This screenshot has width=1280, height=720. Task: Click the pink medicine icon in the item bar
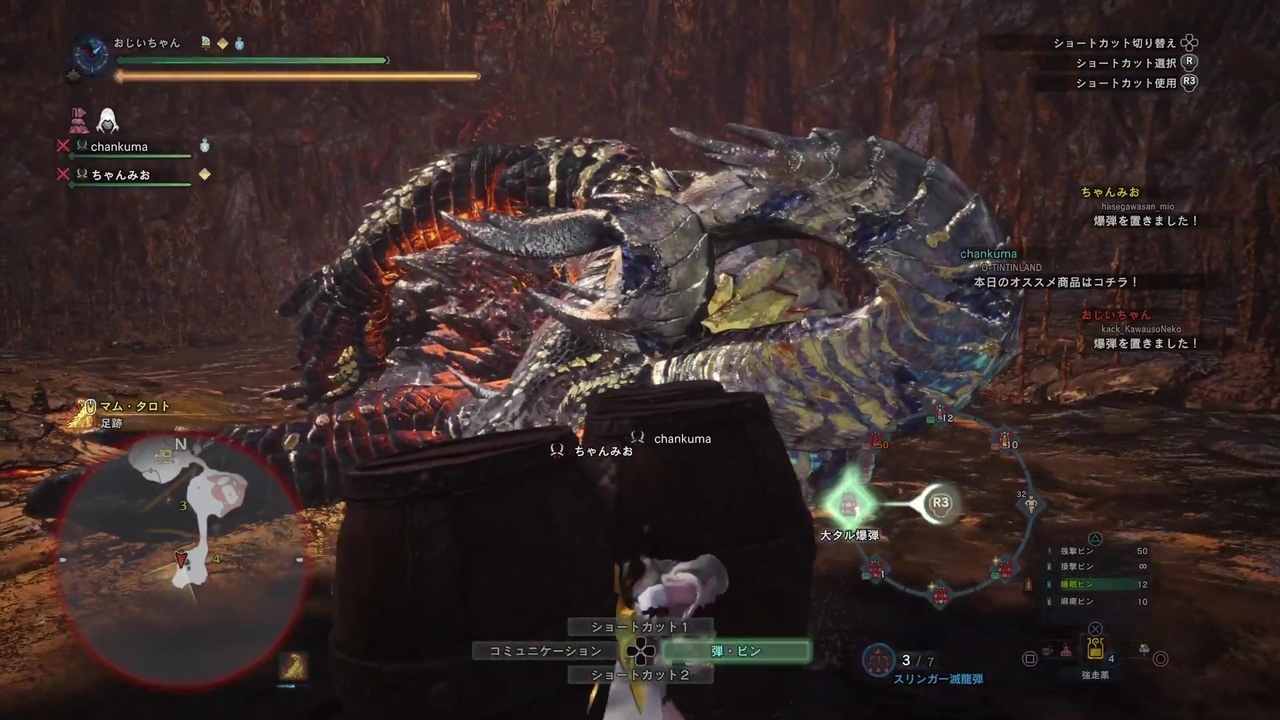click(1064, 651)
